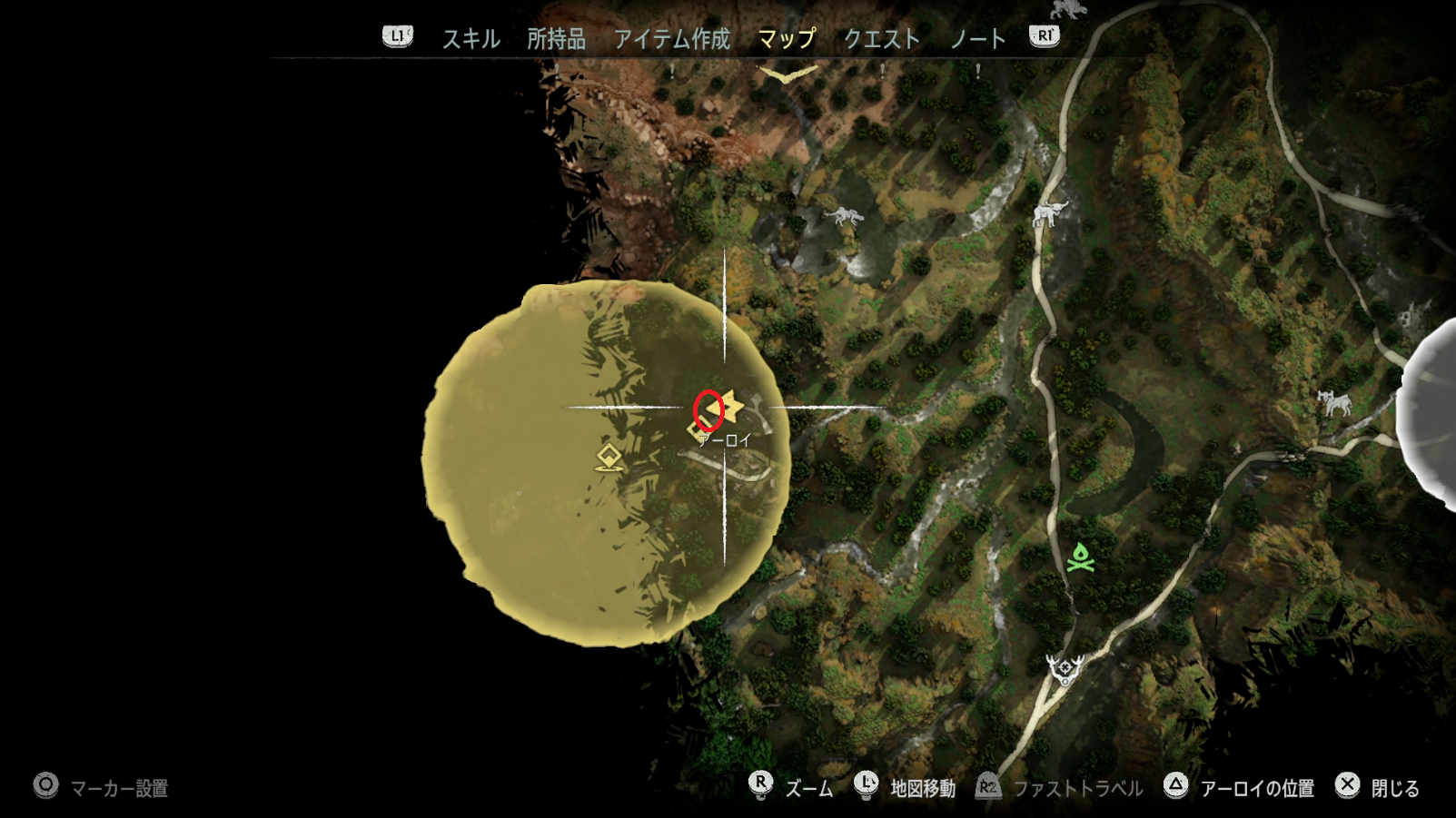Open the green campfire save point icon
Viewport: 1456px width, 818px height.
tap(1079, 556)
